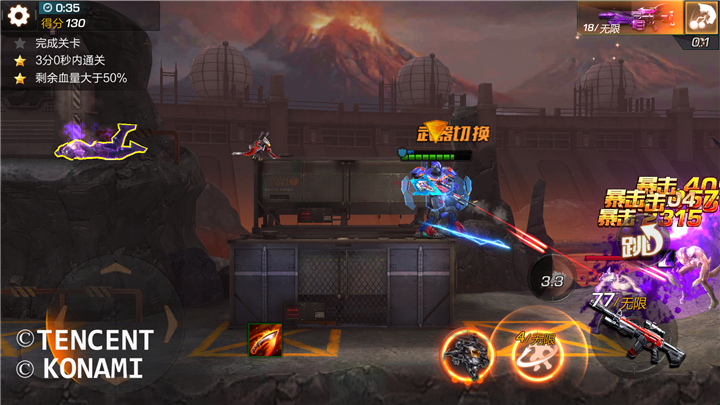
Task: Open the settings gear menu
Action: click(18, 14)
